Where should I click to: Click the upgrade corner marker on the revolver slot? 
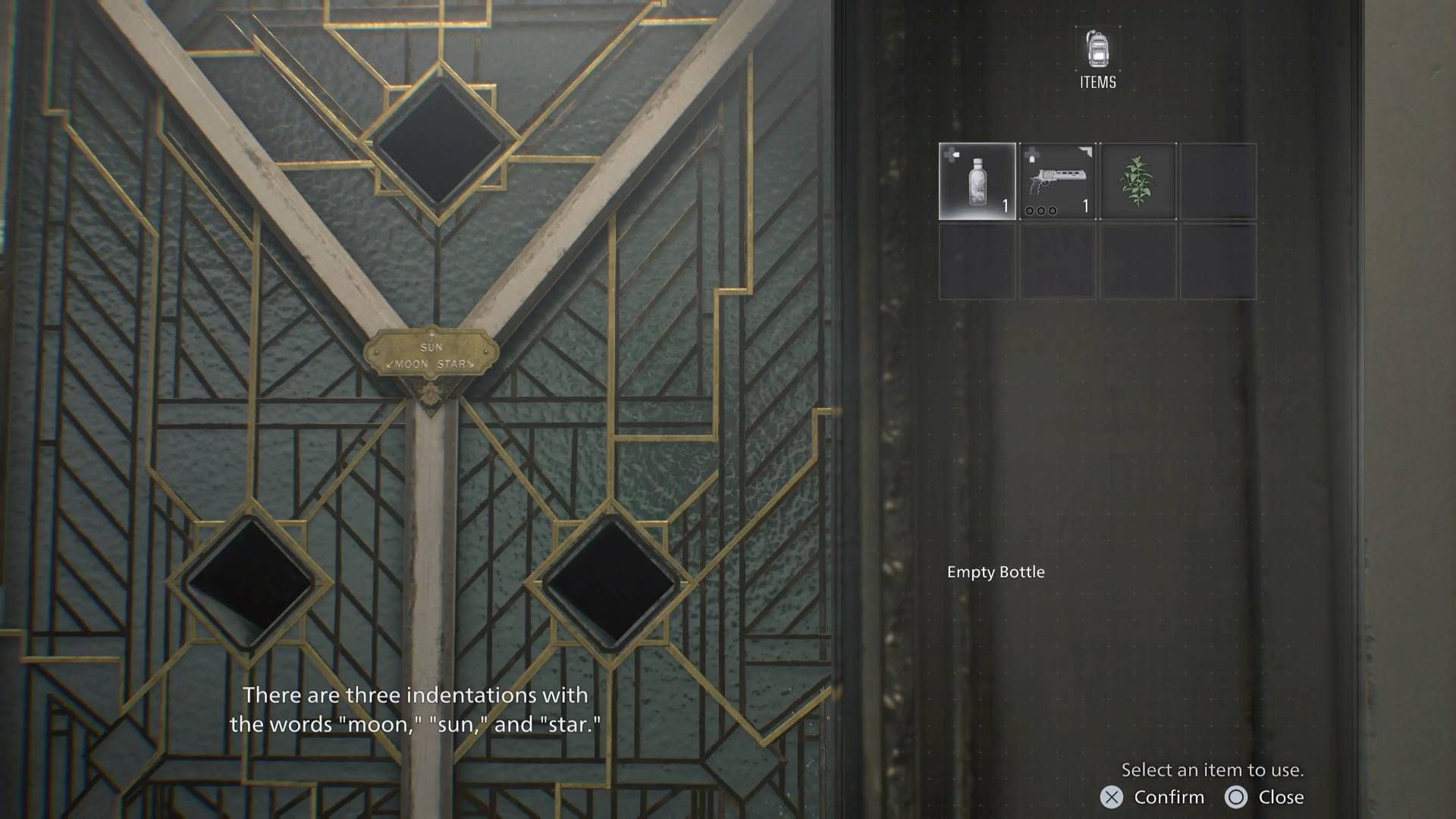click(1087, 152)
